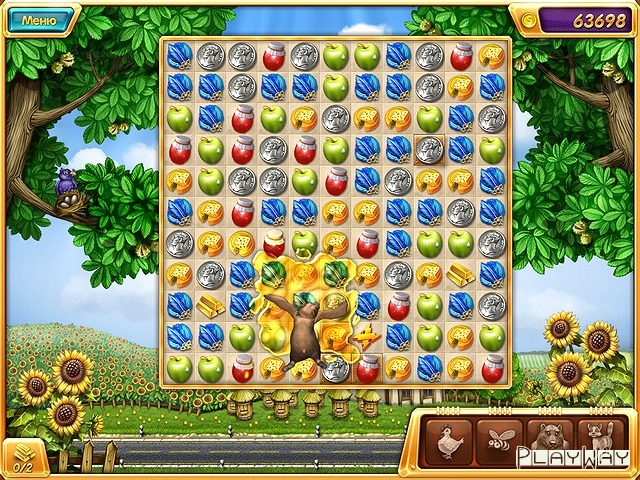Viewport: 640px width, 480px height.
Task: Activate the chicken power-up
Action: coord(448,440)
